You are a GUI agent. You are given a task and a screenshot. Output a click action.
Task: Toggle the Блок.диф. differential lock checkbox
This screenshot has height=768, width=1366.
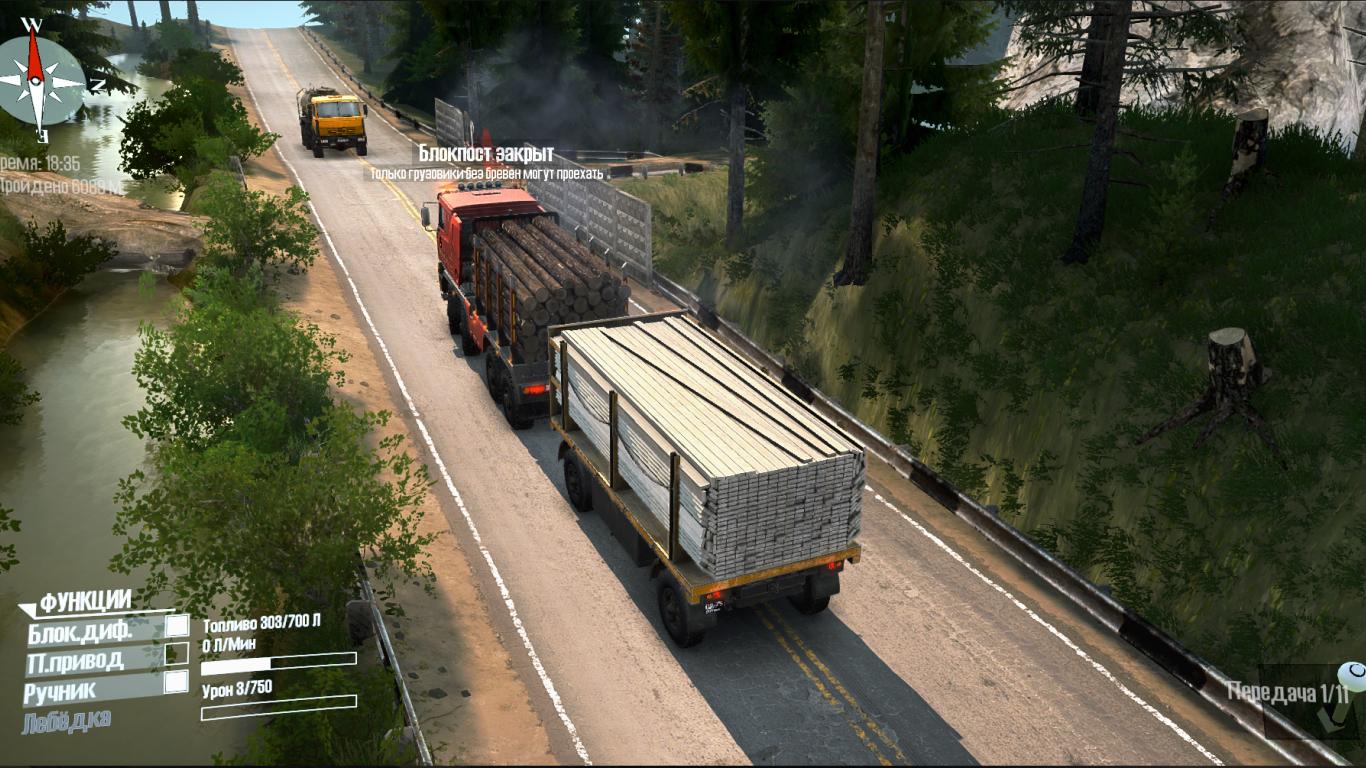(176, 626)
